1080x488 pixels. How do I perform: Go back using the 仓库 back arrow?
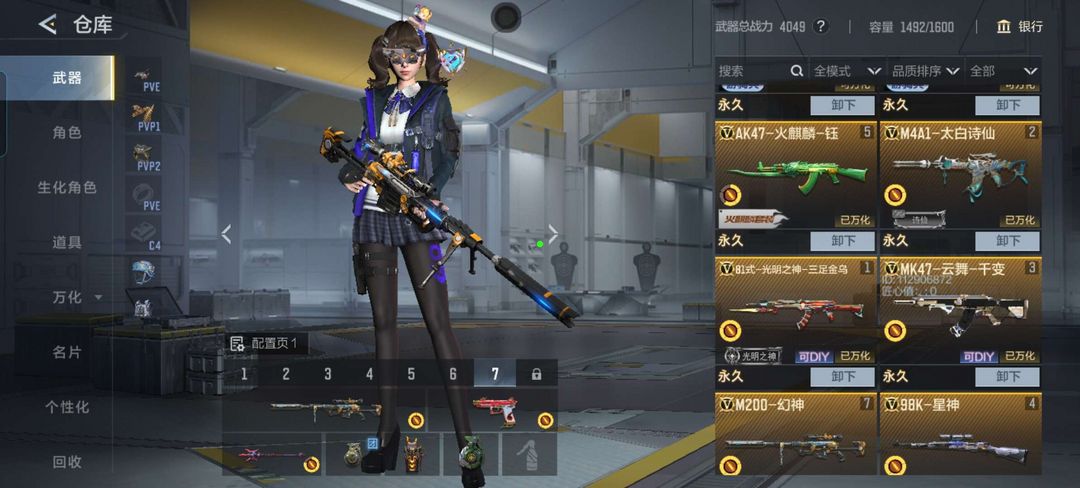(47, 25)
